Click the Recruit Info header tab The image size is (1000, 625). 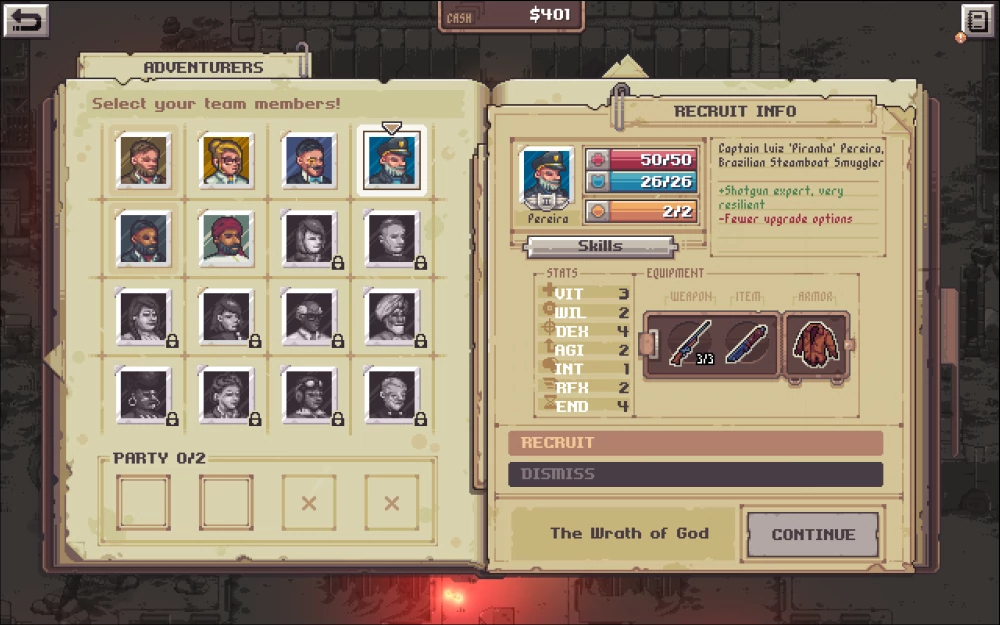735,111
